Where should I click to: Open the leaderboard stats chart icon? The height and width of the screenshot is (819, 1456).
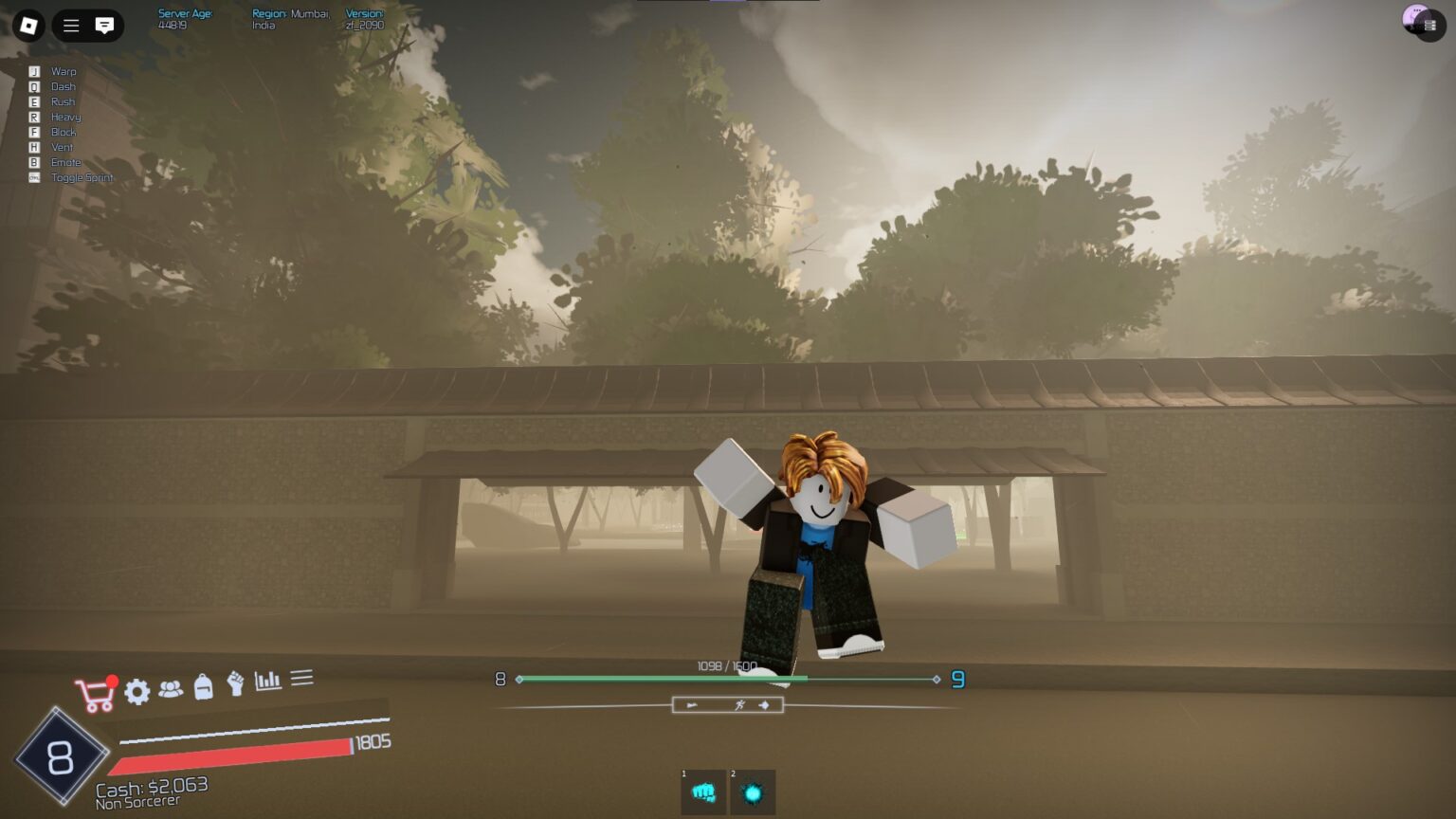tap(266, 680)
